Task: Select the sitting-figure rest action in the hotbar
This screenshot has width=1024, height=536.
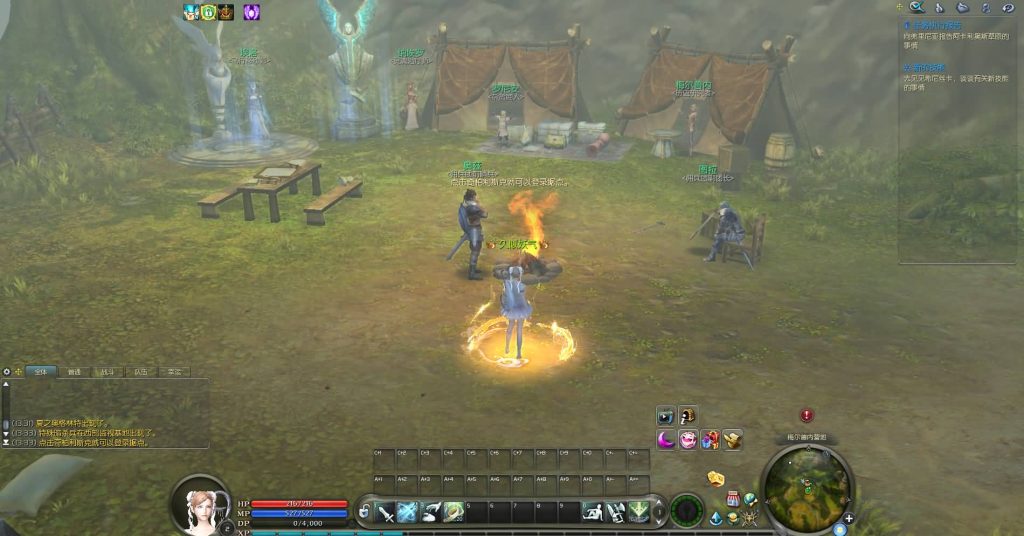Action: [x=592, y=512]
